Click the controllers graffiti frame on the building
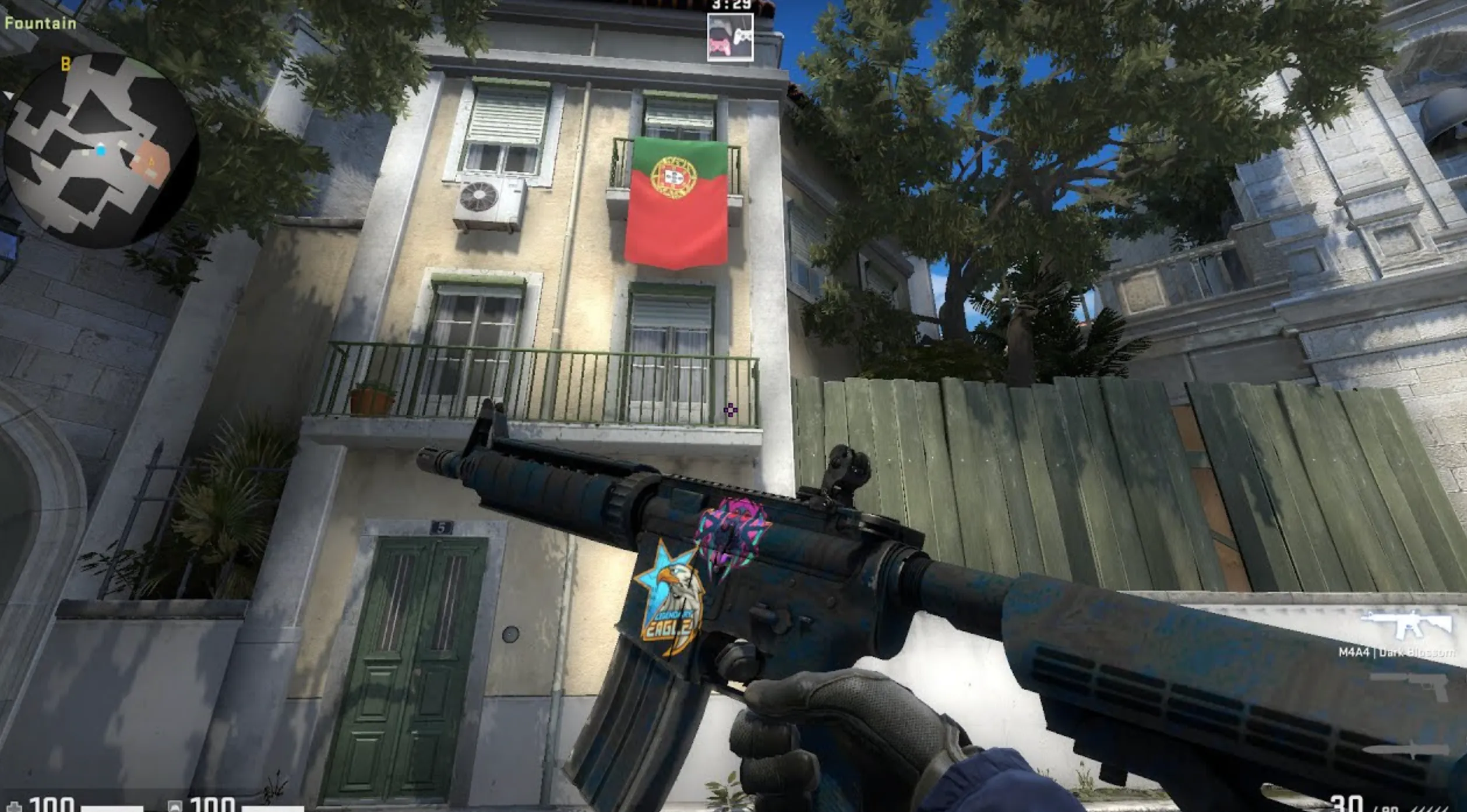 731,36
